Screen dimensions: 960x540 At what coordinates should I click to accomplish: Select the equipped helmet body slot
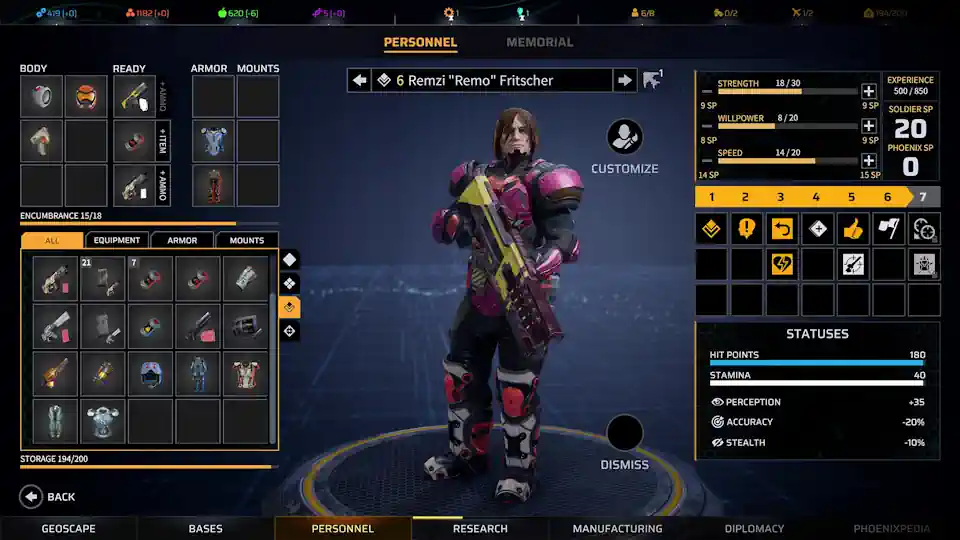(x=86, y=96)
